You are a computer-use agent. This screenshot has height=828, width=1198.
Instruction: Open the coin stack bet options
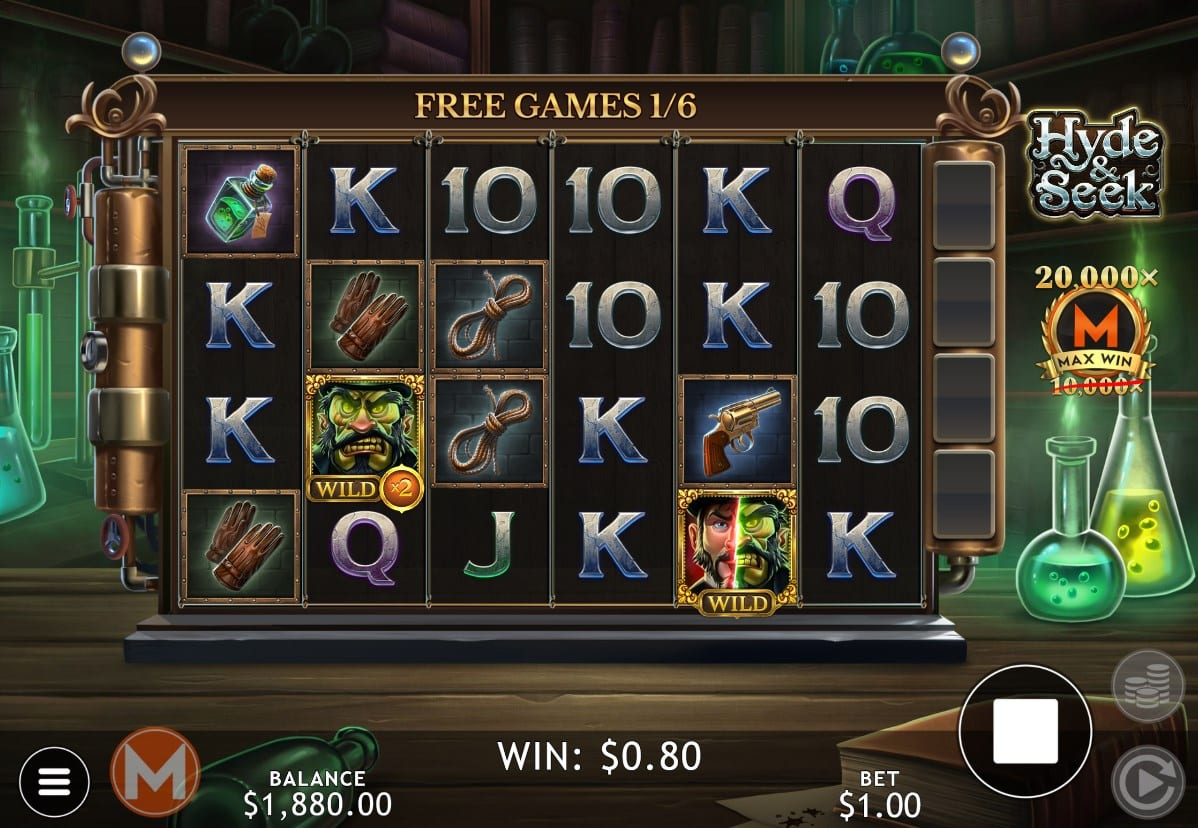coord(1147,685)
